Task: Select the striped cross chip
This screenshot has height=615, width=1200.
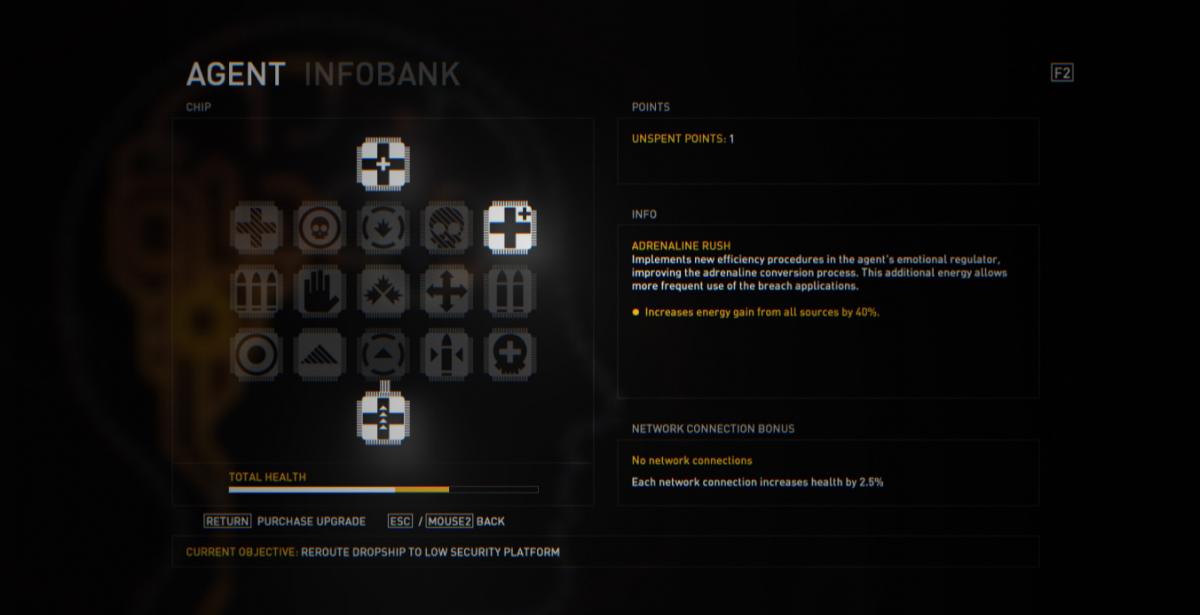Action: (x=256, y=228)
